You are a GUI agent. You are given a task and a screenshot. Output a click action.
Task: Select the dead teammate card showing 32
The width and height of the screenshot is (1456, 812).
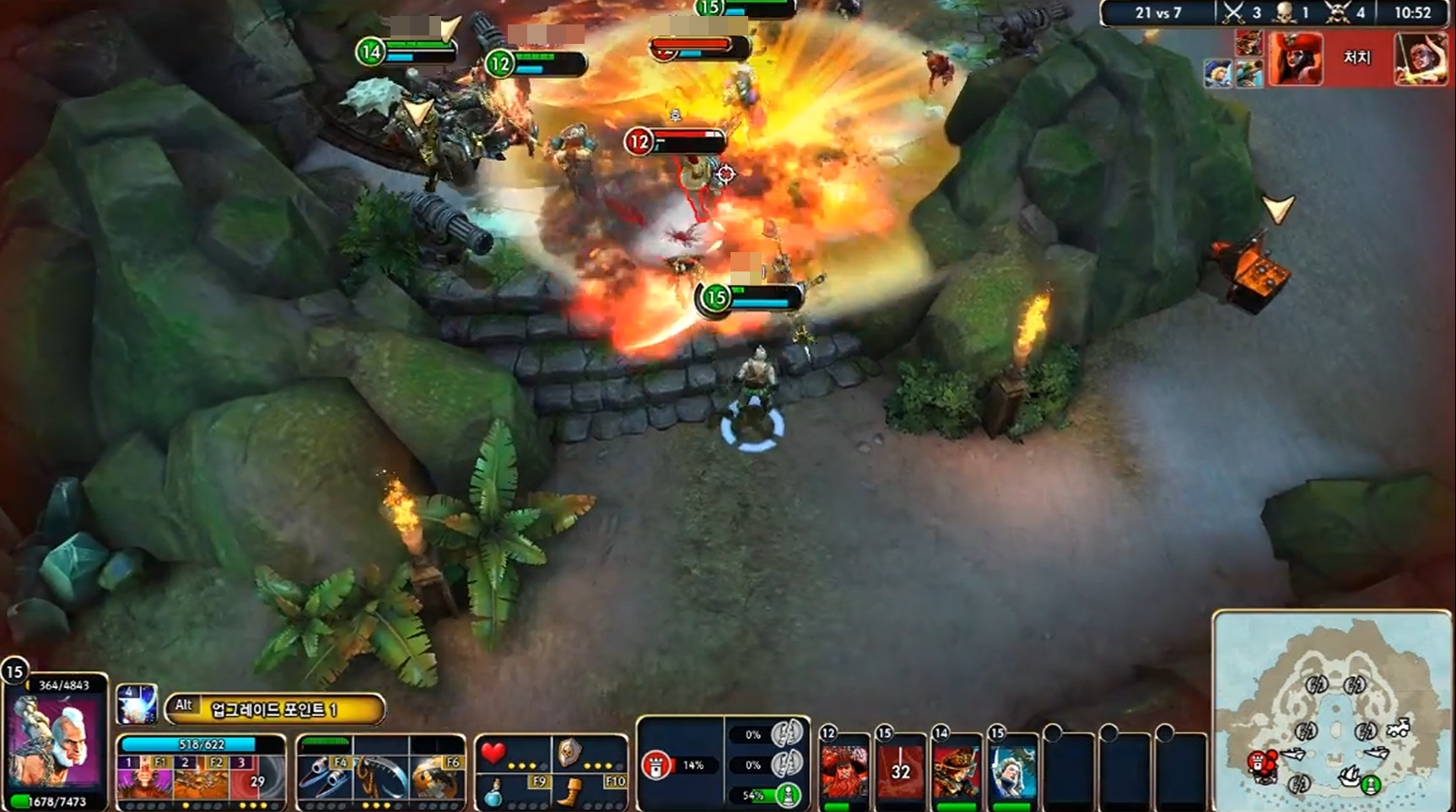(x=900, y=771)
